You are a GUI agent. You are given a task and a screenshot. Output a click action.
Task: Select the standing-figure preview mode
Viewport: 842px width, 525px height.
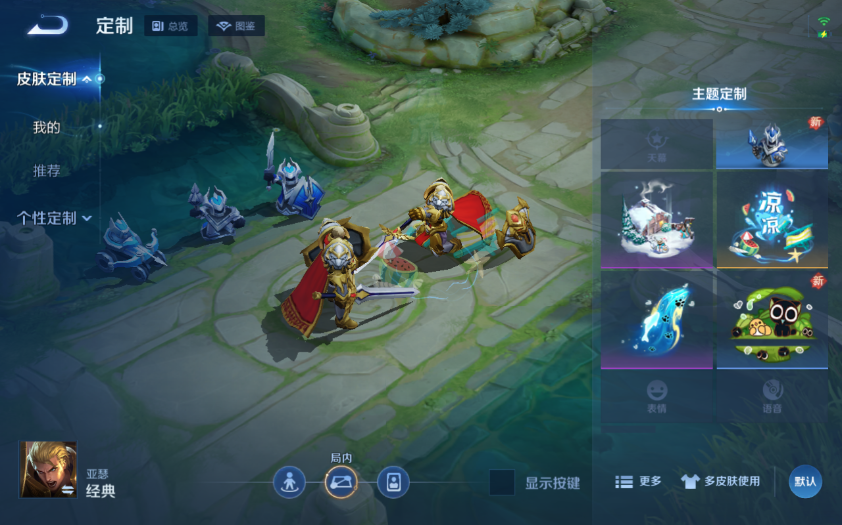coord(289,483)
